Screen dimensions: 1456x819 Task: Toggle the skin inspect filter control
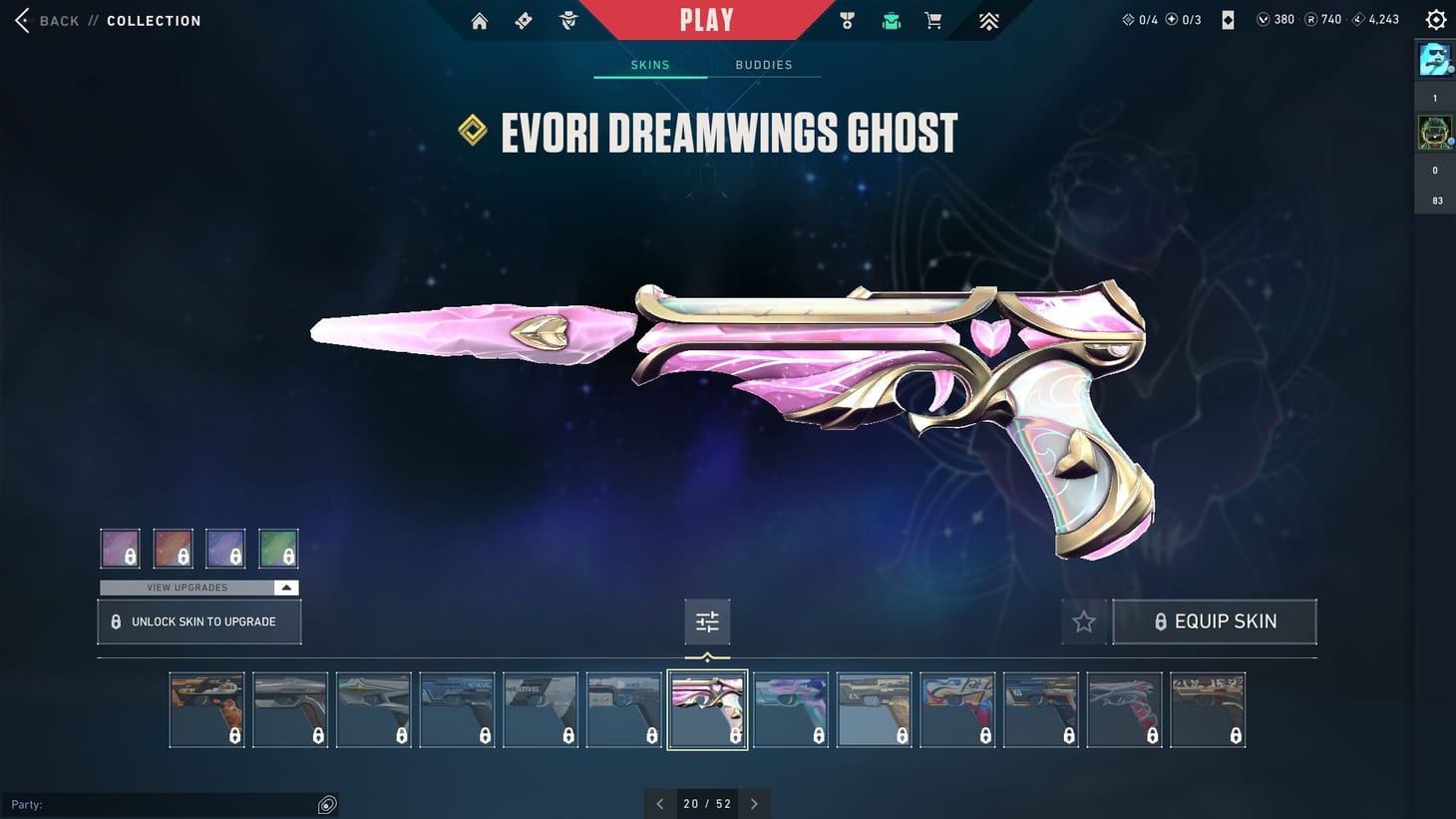click(707, 620)
